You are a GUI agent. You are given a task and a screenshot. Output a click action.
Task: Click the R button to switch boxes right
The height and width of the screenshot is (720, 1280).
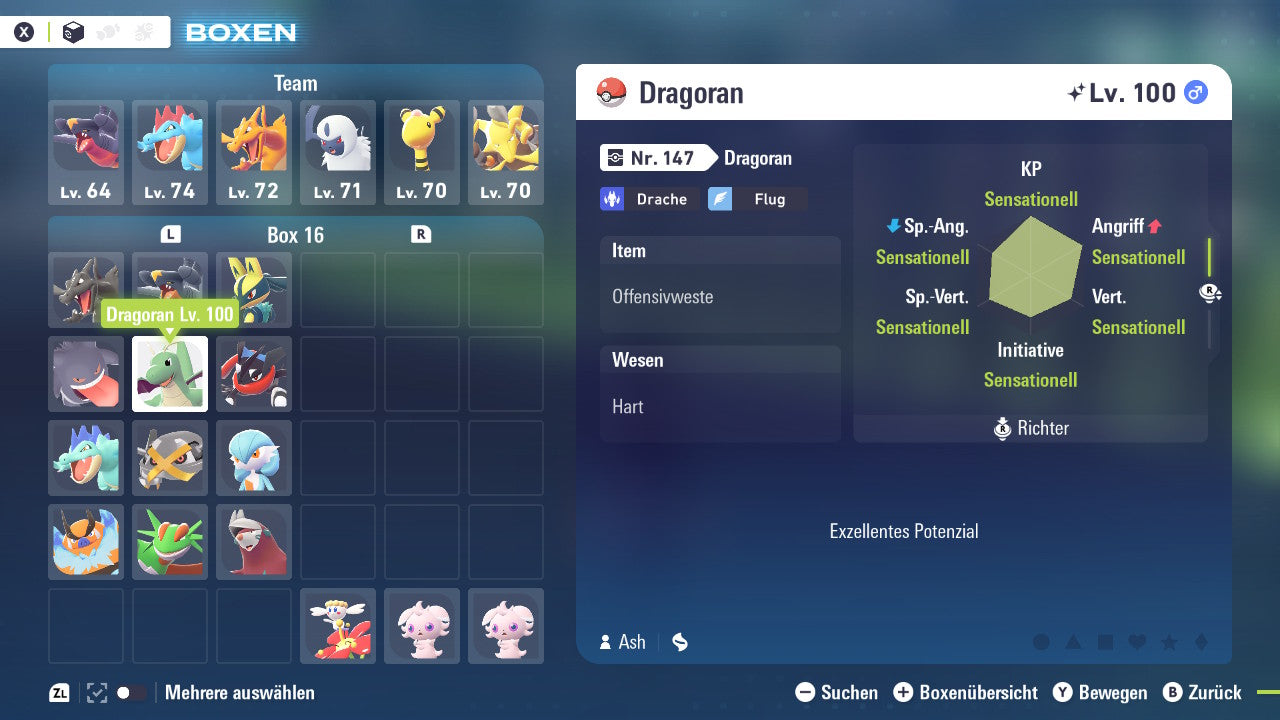[421, 235]
